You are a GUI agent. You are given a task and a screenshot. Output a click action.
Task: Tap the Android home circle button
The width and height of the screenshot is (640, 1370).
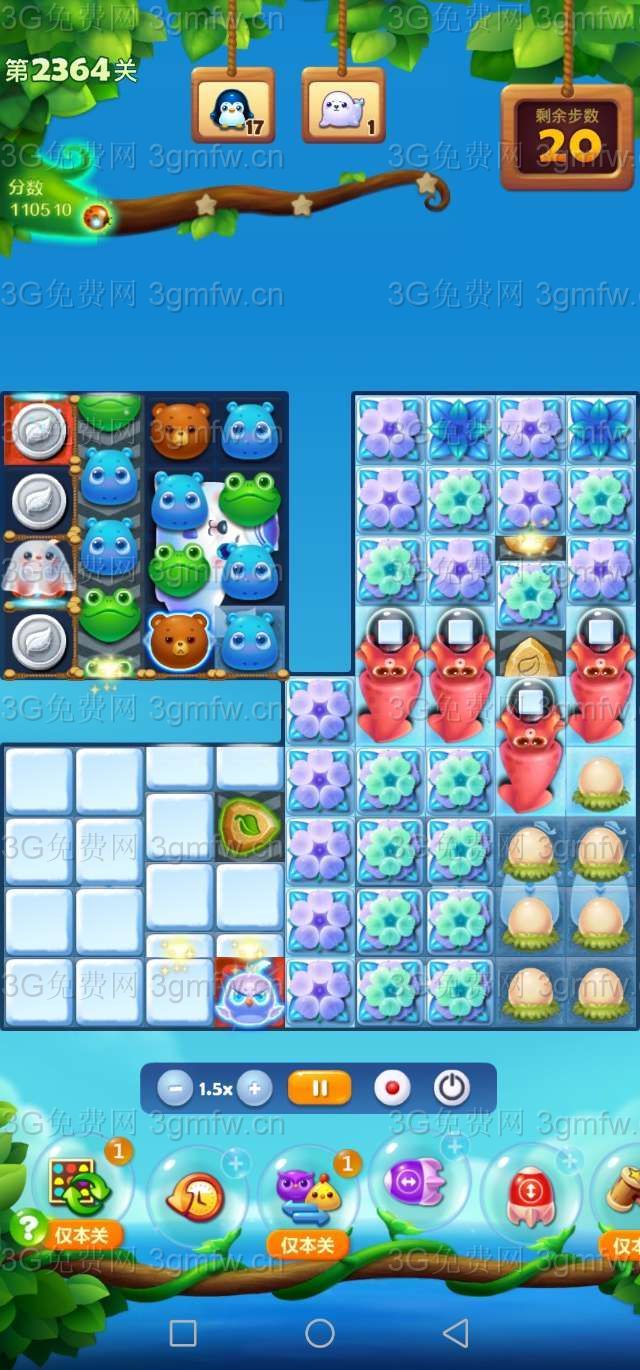coord(320,1332)
